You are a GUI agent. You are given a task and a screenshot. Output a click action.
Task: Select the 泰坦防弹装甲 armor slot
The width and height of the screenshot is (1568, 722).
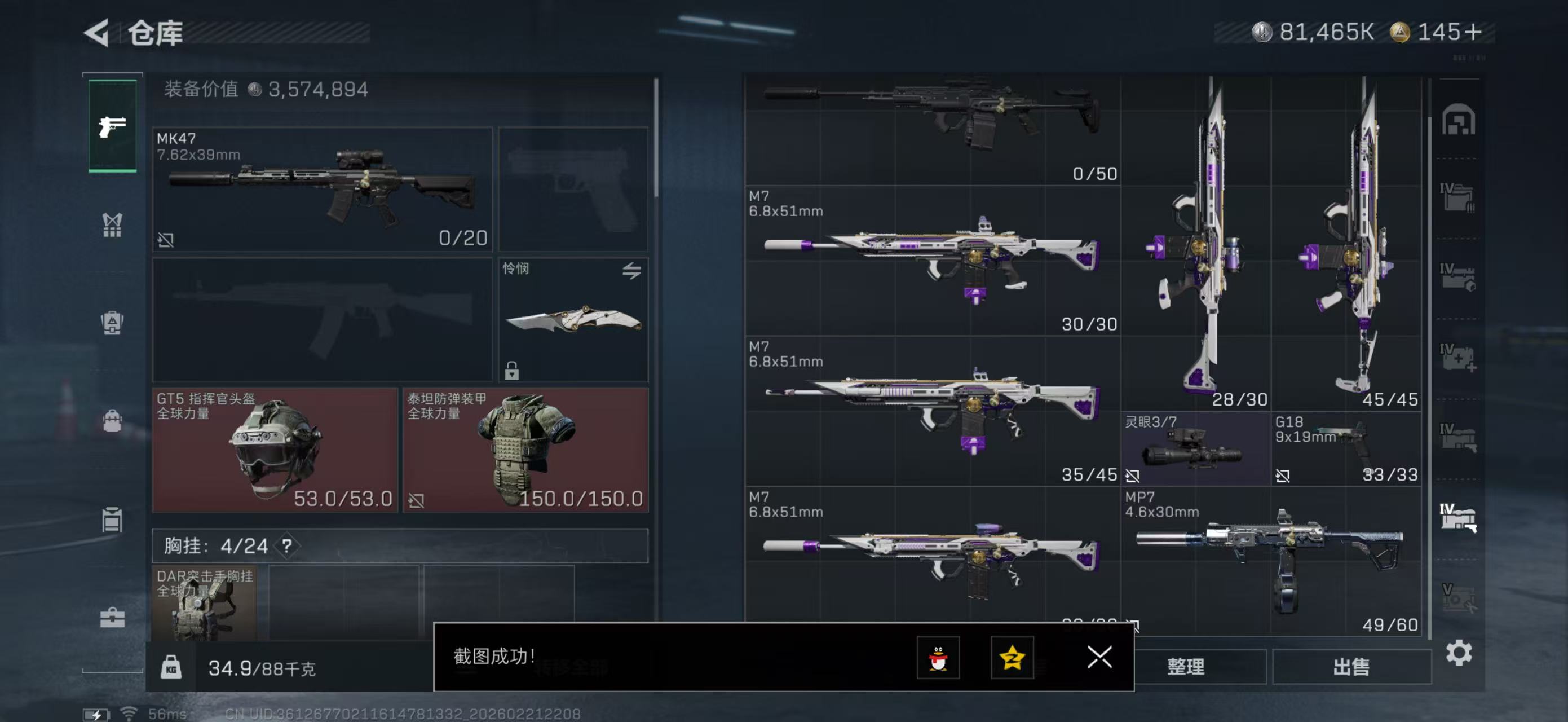tap(525, 450)
